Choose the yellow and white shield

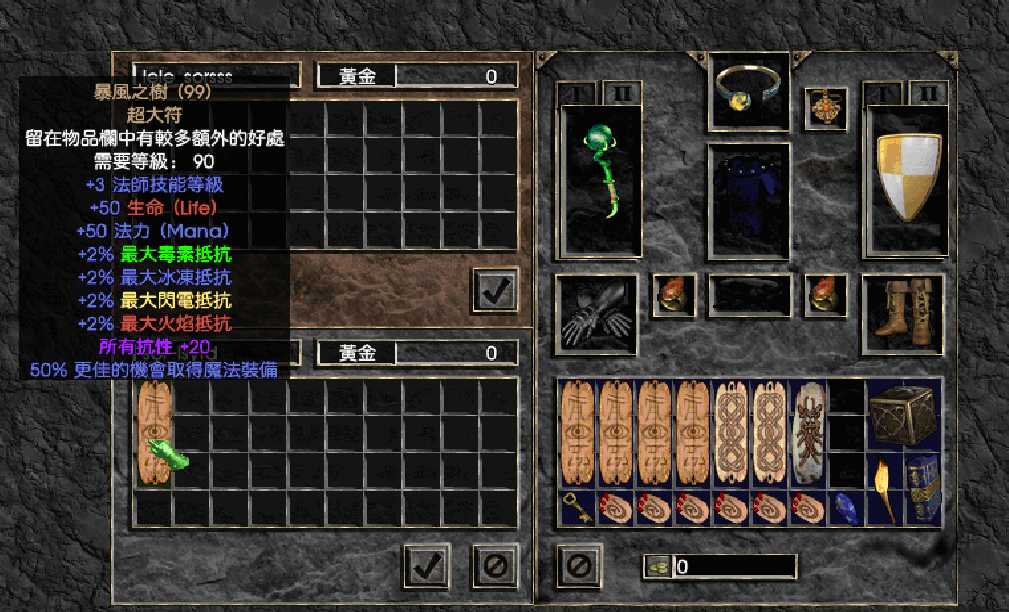(x=908, y=177)
